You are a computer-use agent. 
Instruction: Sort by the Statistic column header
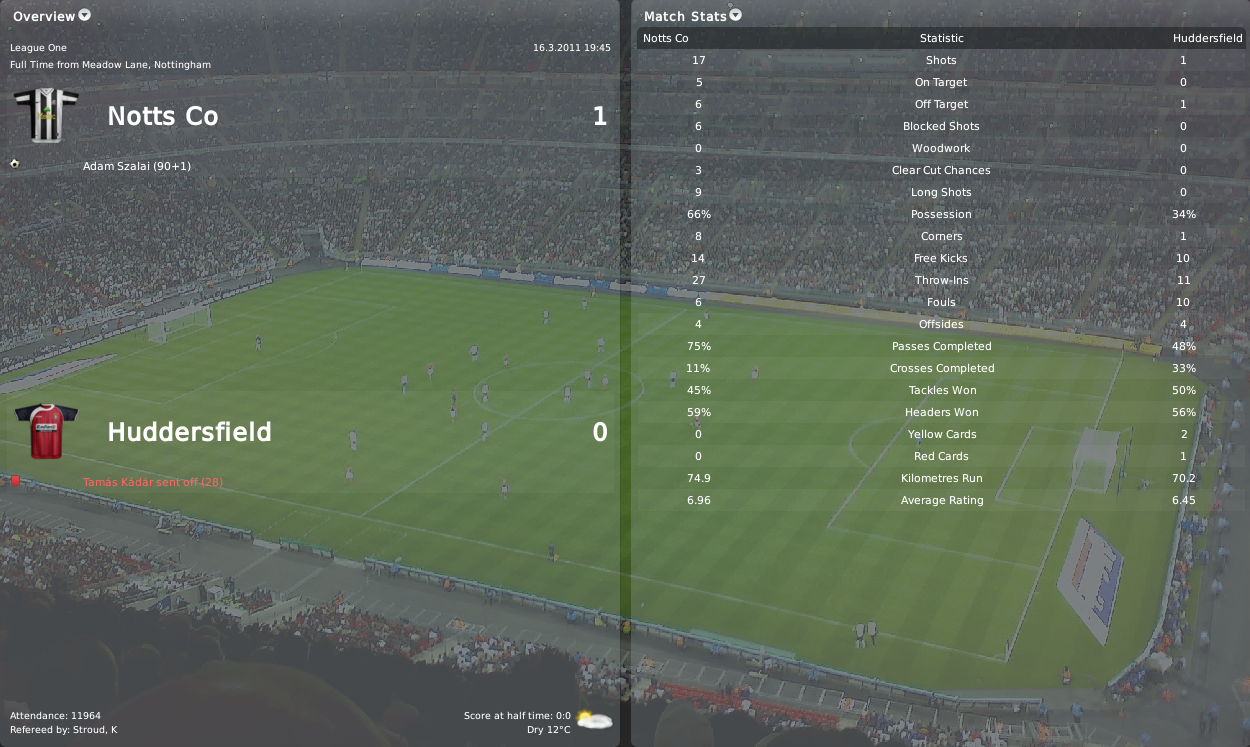click(x=941, y=38)
